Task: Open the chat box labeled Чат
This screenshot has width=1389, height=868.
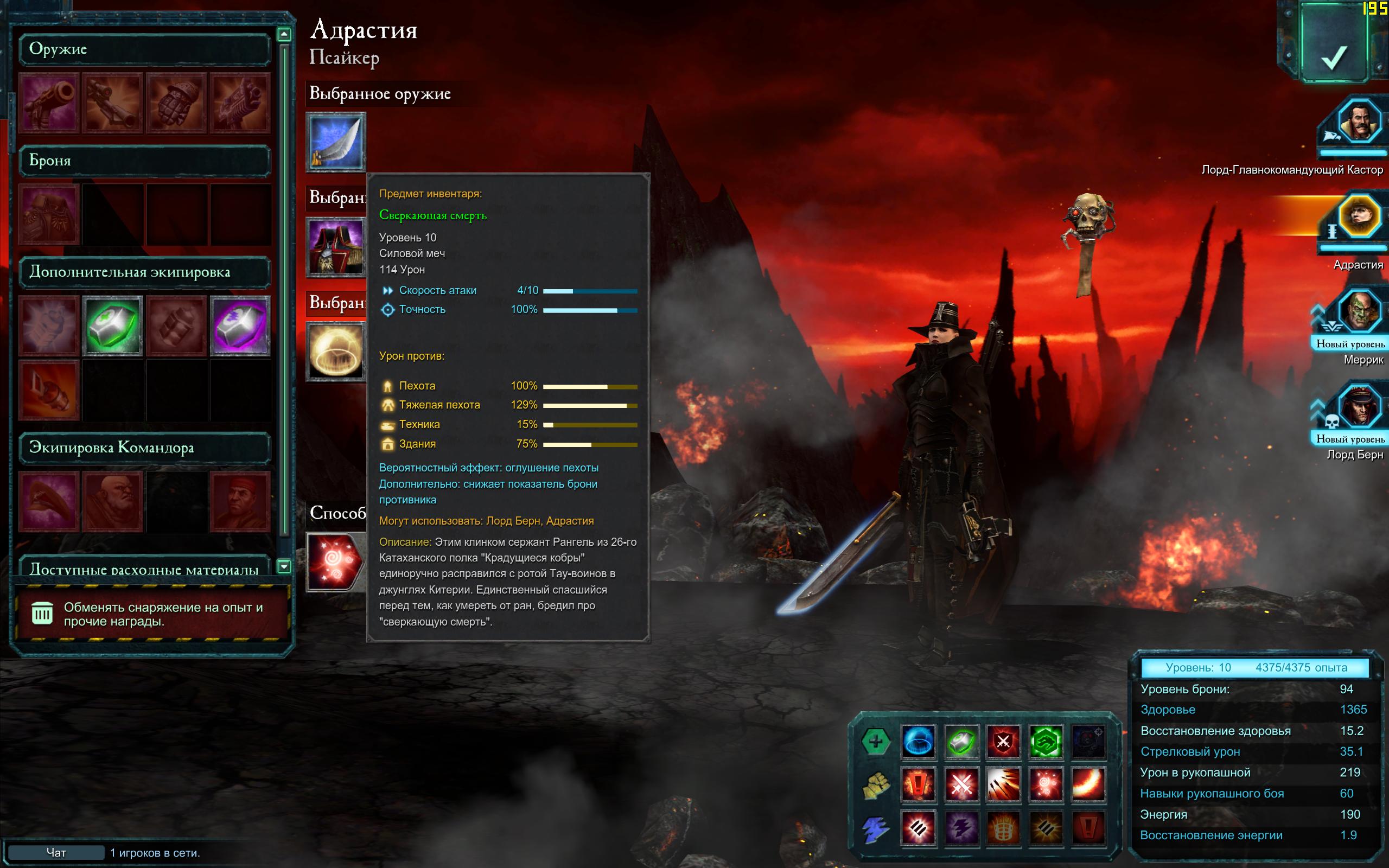Action: pos(56,852)
